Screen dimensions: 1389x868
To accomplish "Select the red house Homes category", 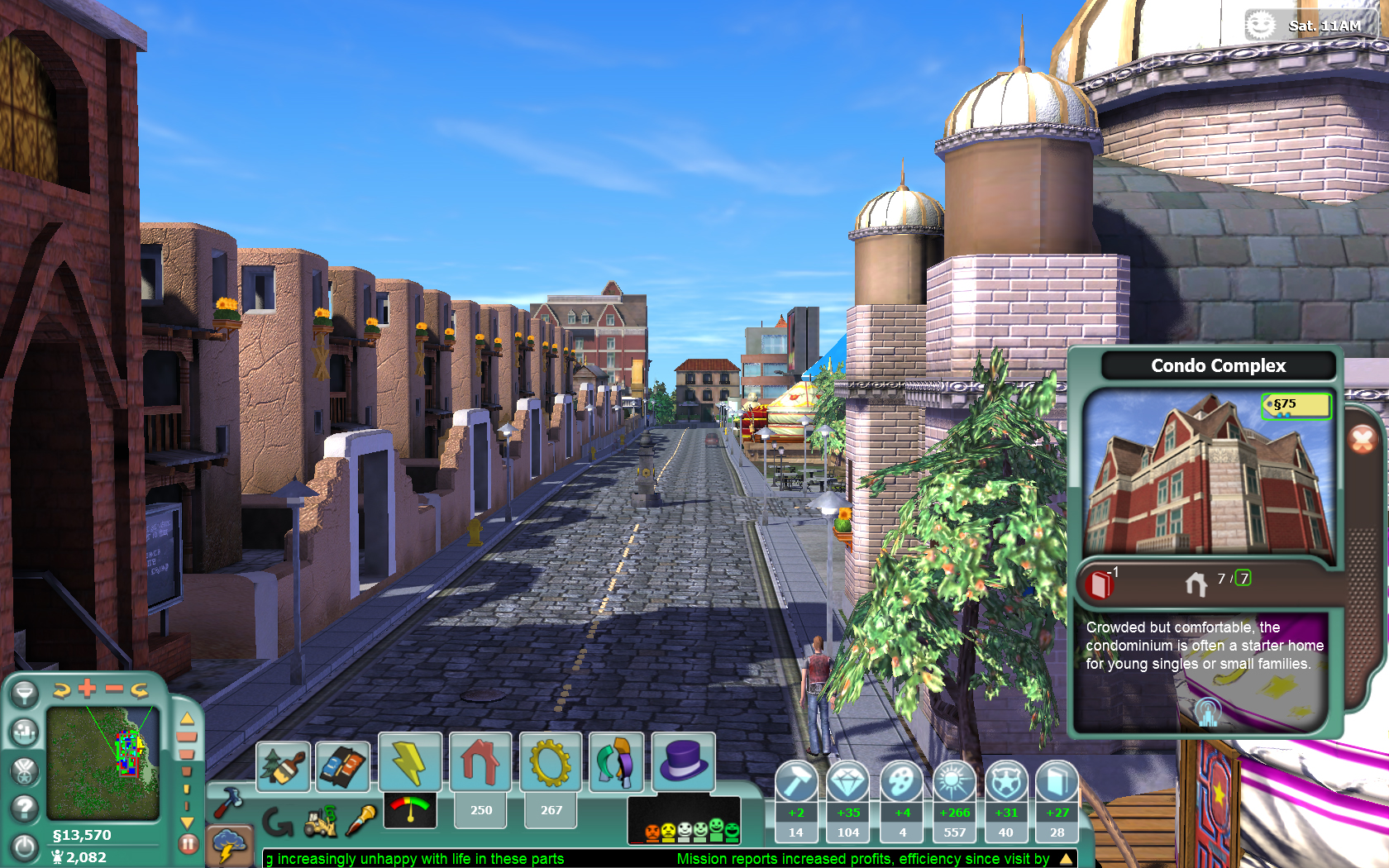I will coord(480,761).
